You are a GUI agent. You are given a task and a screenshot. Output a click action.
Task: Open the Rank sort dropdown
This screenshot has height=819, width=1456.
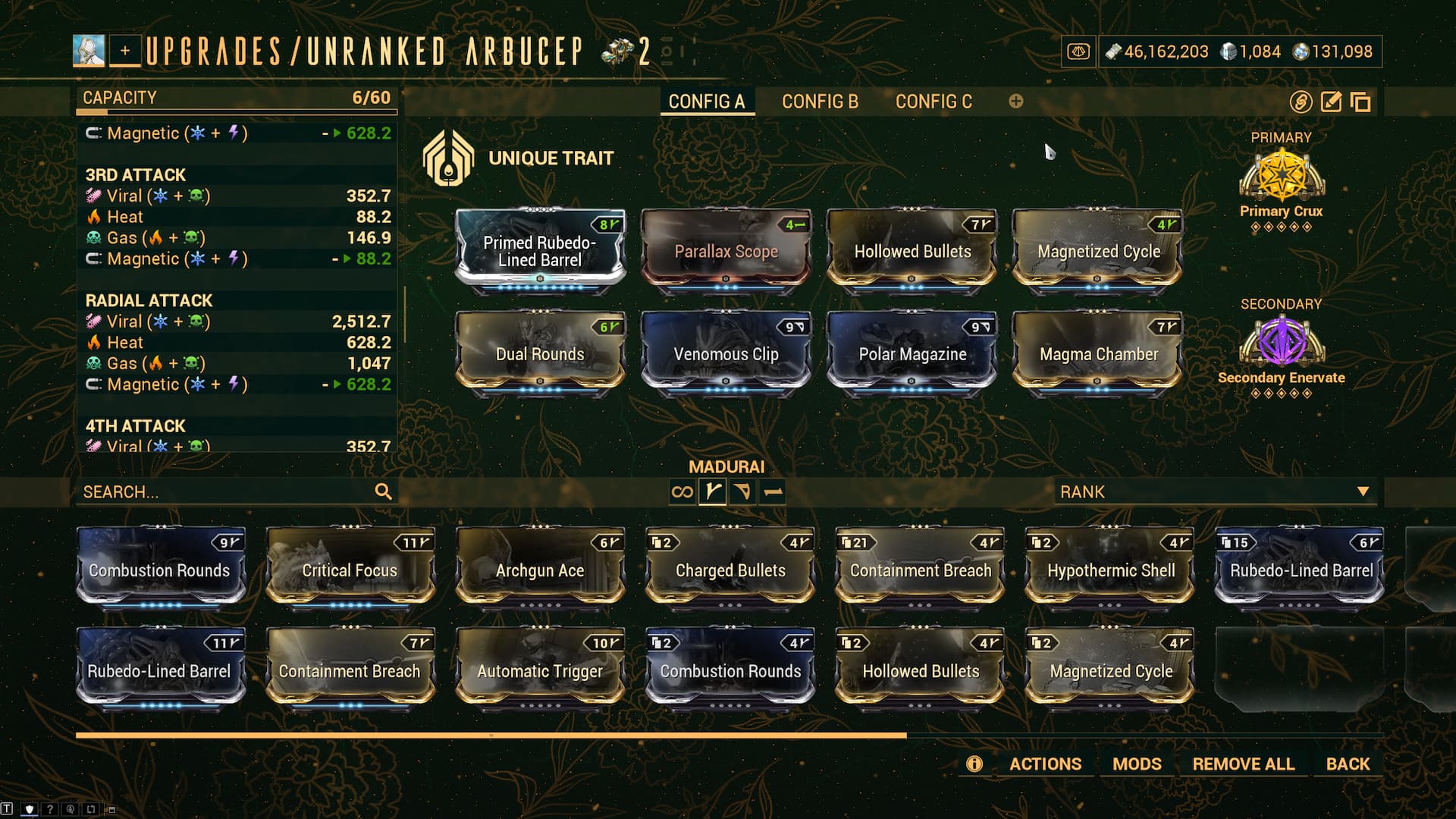(1213, 492)
